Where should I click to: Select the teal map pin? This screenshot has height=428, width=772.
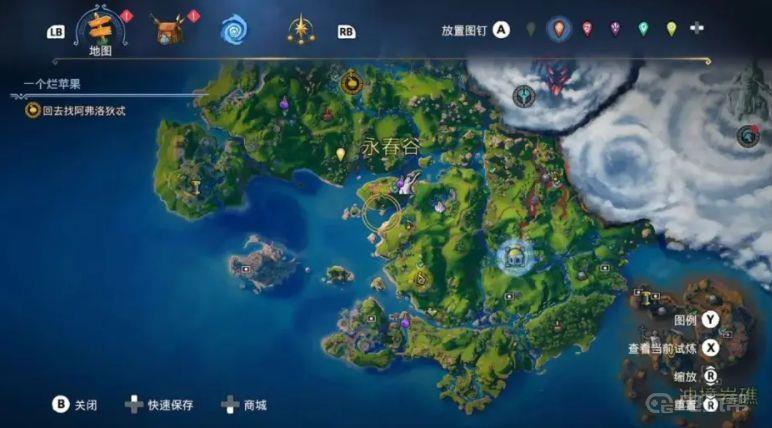tap(643, 29)
